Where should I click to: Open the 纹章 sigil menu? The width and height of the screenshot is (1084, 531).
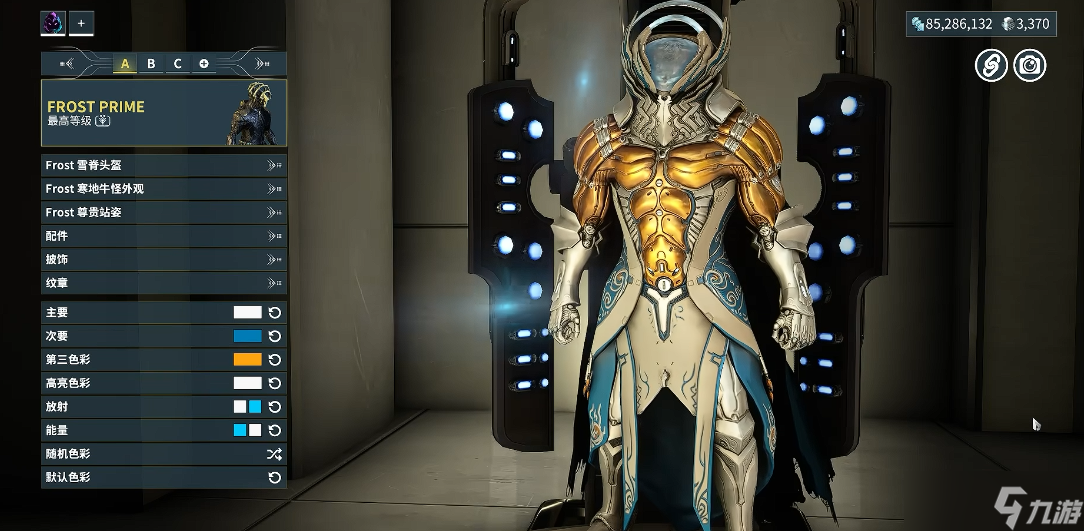(163, 283)
